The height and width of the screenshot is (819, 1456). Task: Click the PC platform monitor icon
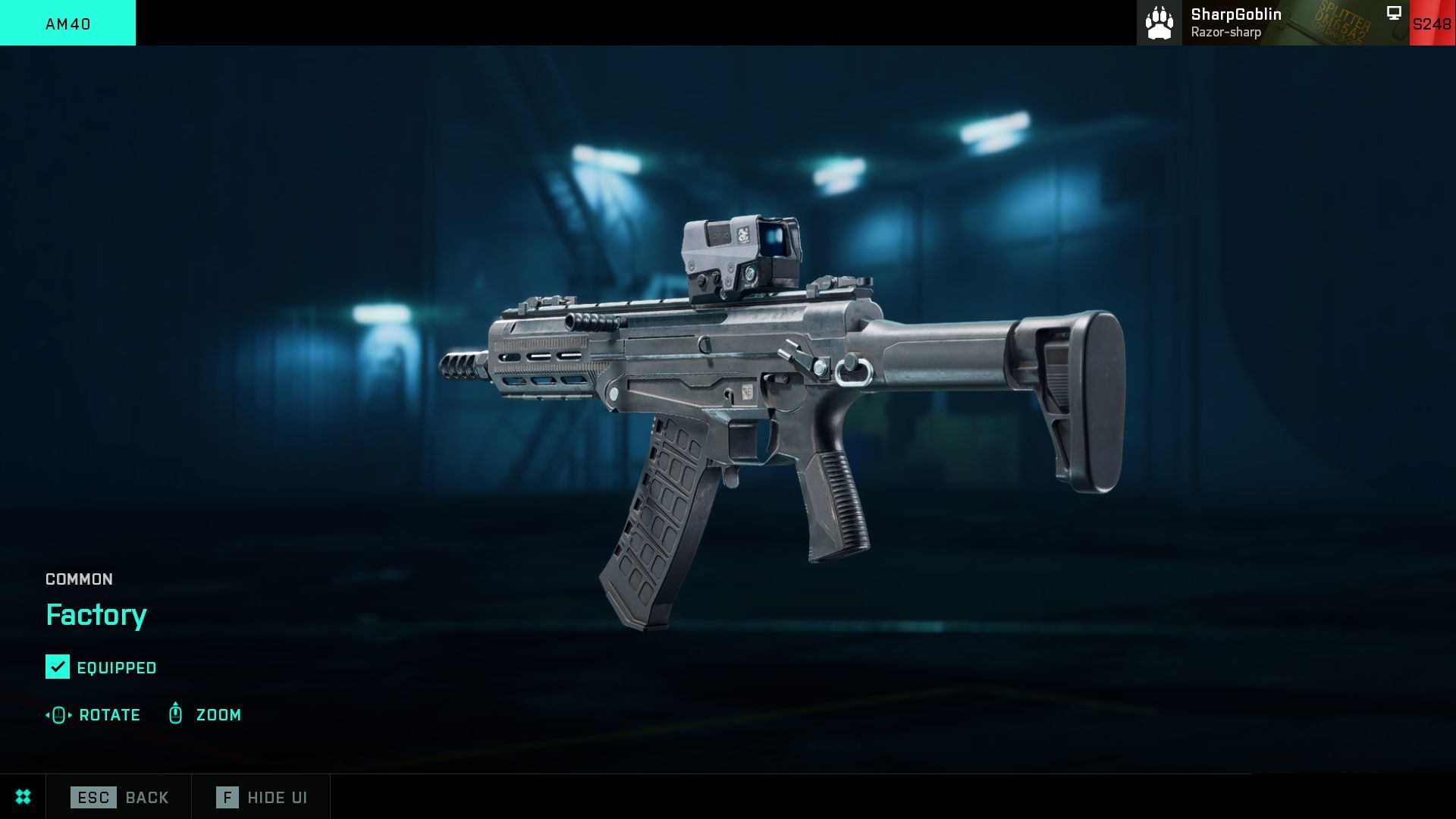coord(1392,12)
